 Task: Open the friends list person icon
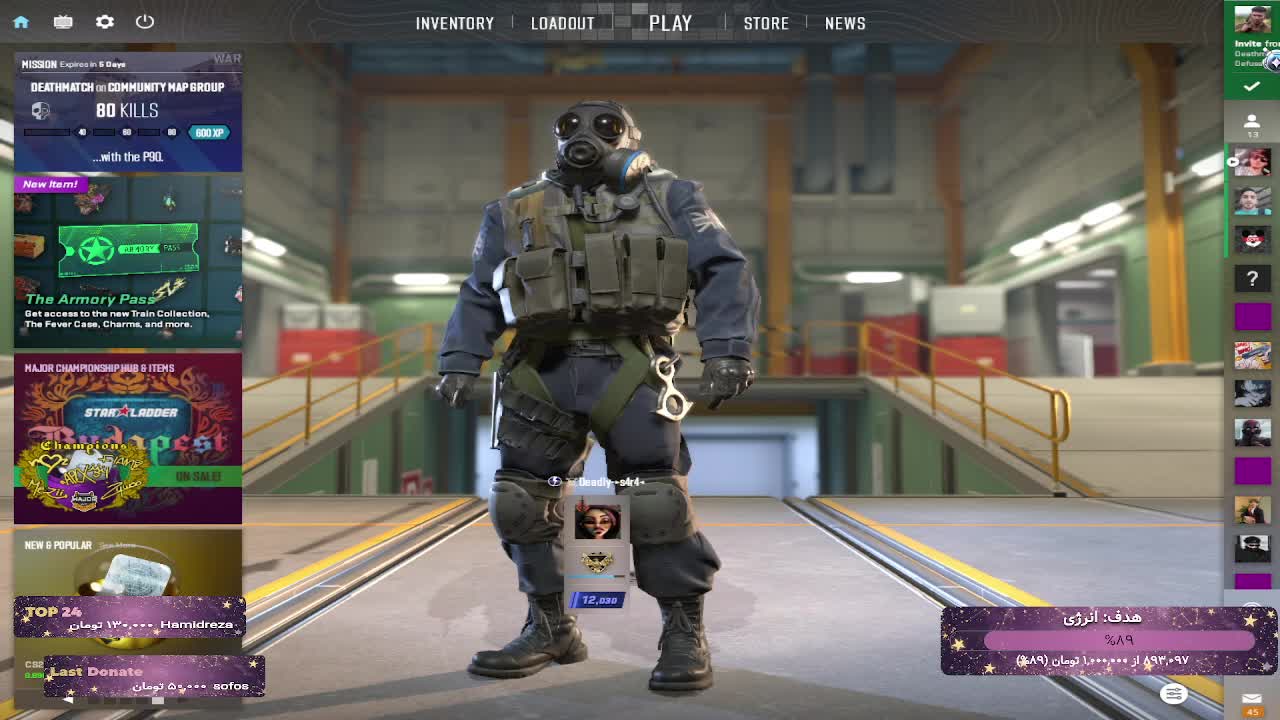pos(1251,123)
